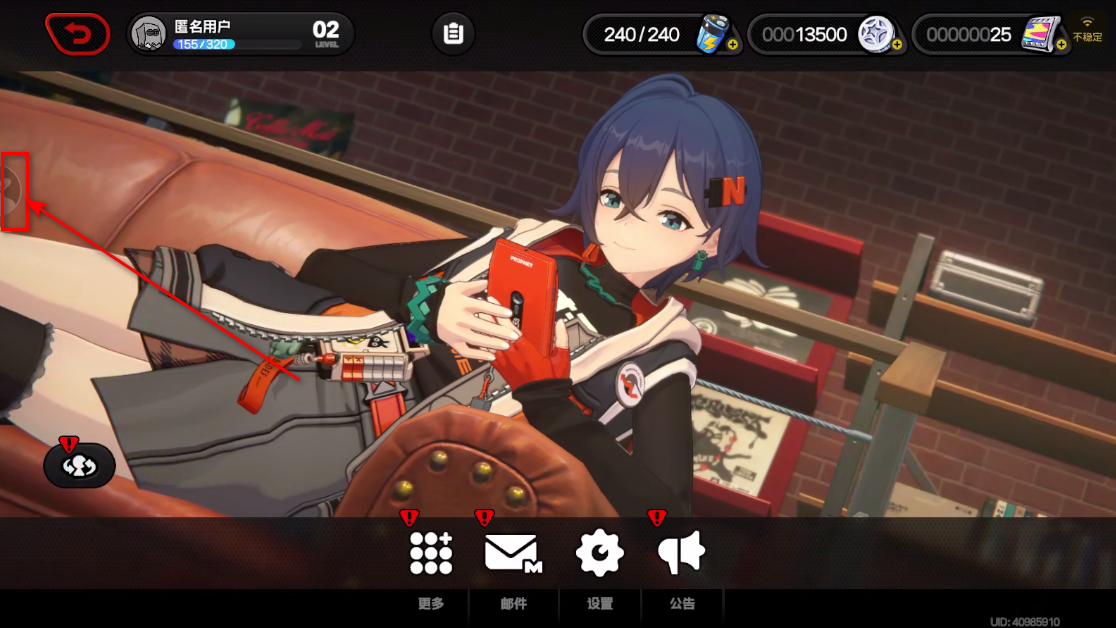Open the clipboard icon in the top bar
This screenshot has height=628, width=1116.
point(453,34)
